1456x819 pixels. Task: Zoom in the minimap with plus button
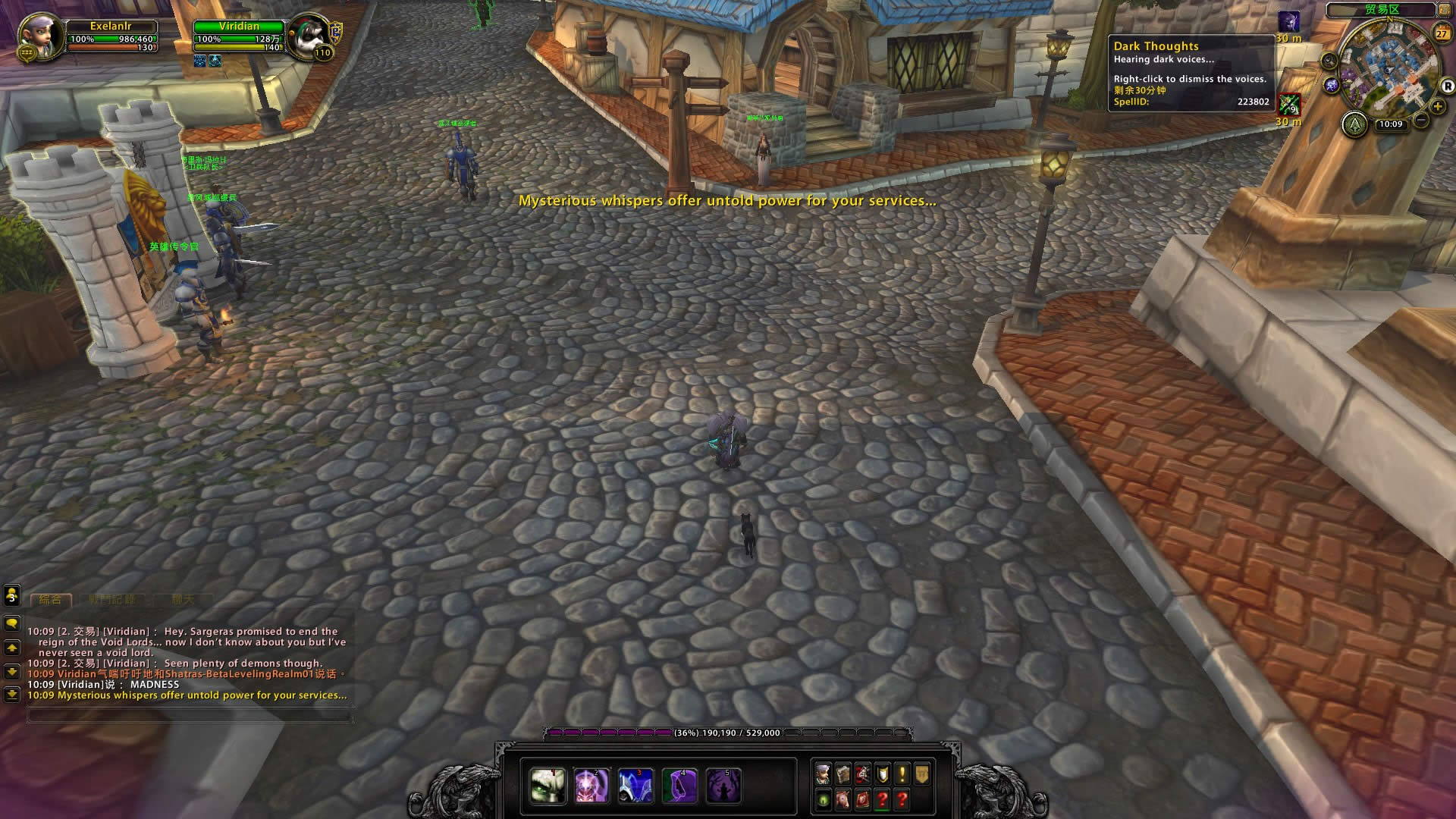1438,106
